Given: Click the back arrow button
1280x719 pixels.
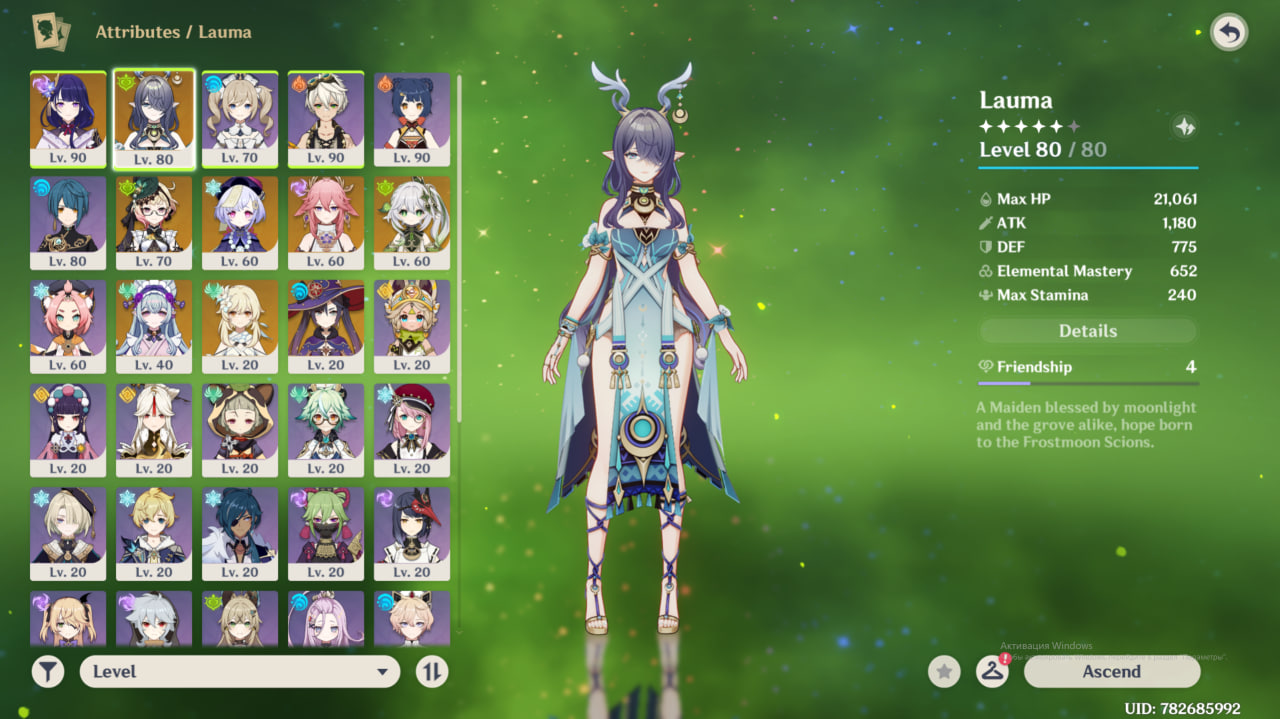Looking at the screenshot, I should pyautogui.click(x=1229, y=32).
